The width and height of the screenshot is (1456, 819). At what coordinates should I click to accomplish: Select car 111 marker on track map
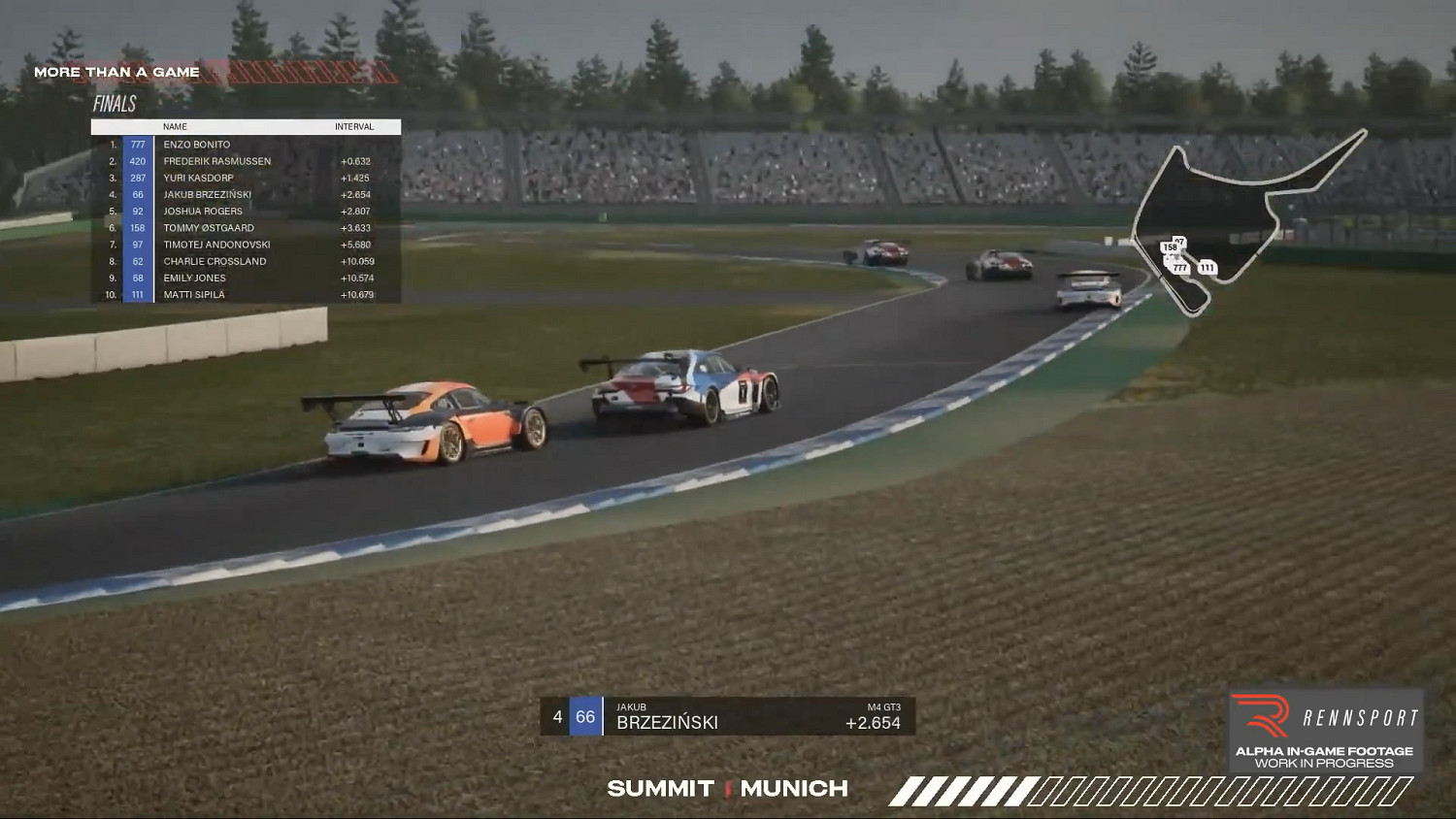click(x=1207, y=268)
